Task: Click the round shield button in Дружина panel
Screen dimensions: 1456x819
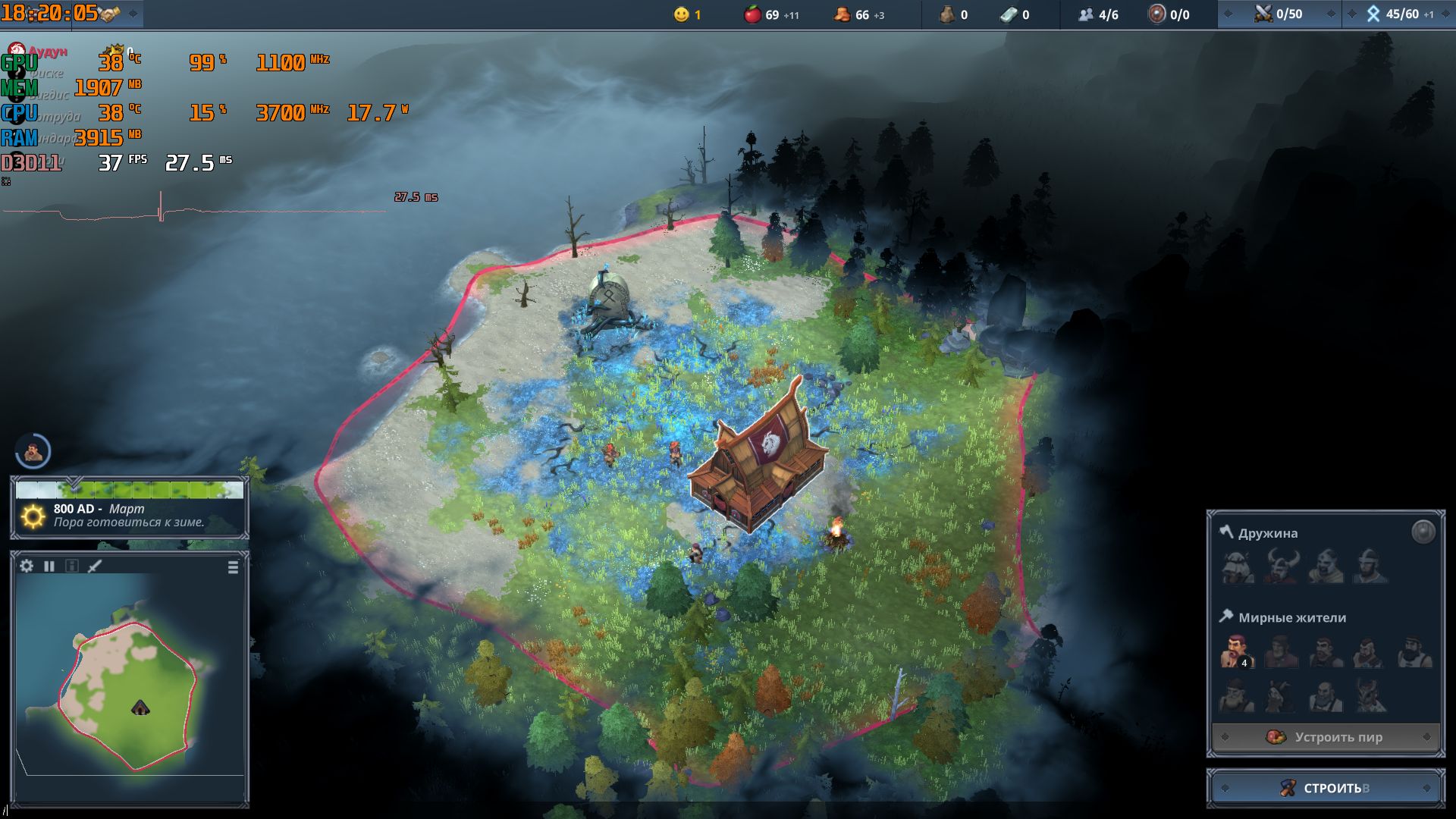Action: coord(1423,532)
